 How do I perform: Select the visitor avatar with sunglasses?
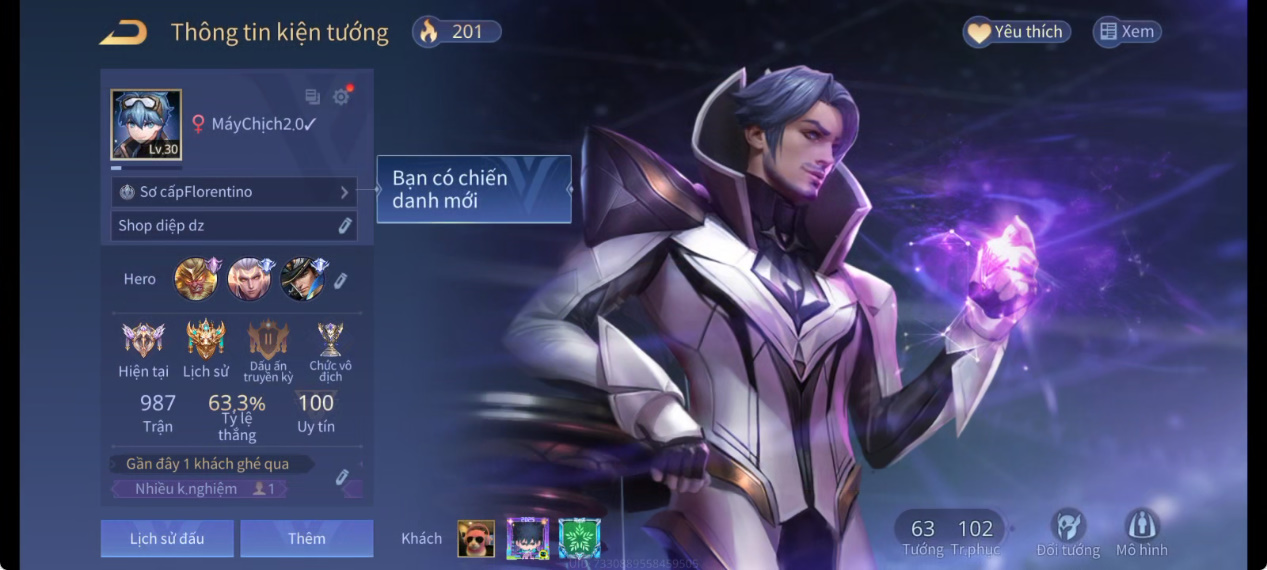tap(476, 539)
